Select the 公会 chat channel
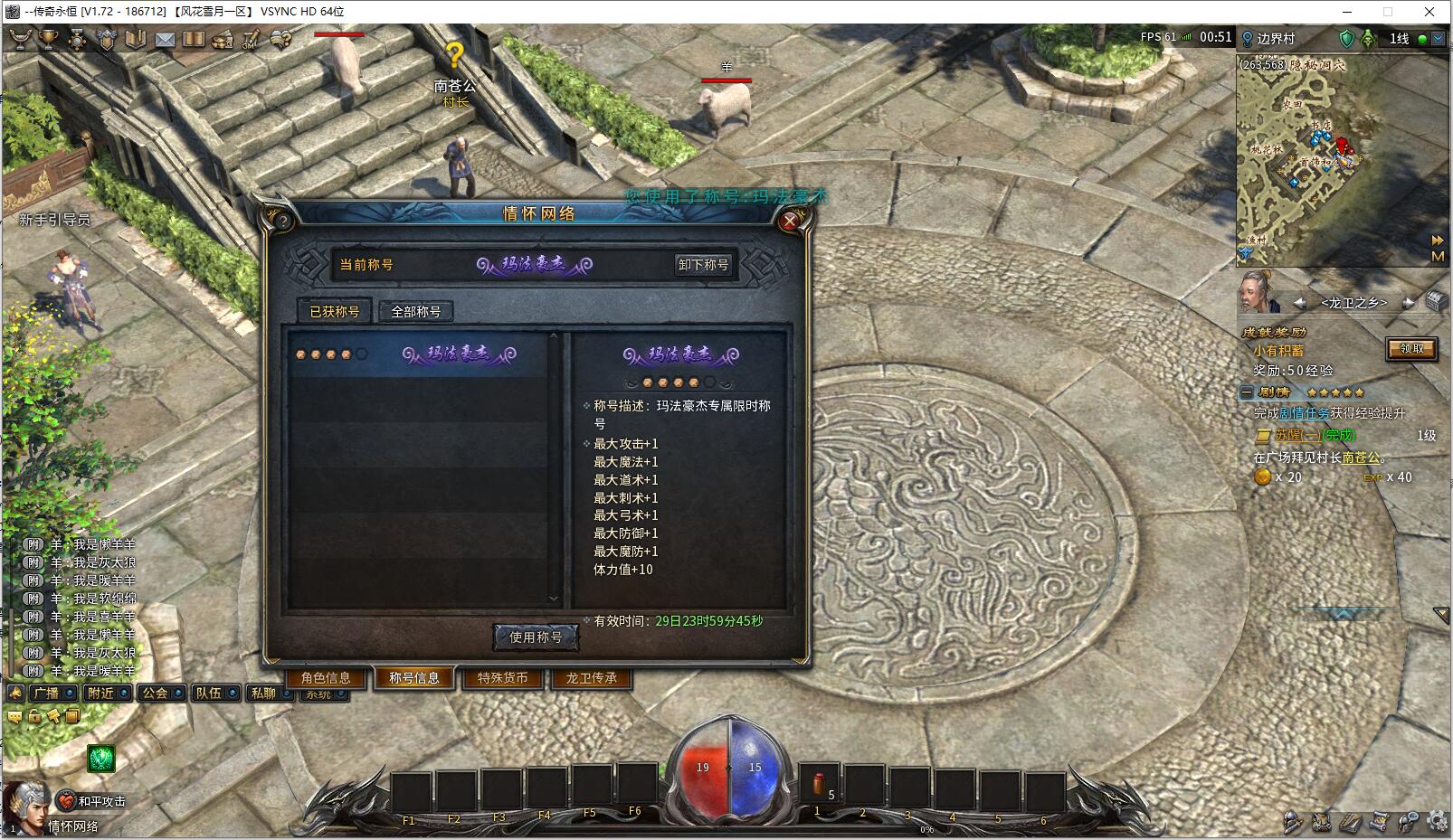Screen dimensions: 1453x840 pos(156,694)
